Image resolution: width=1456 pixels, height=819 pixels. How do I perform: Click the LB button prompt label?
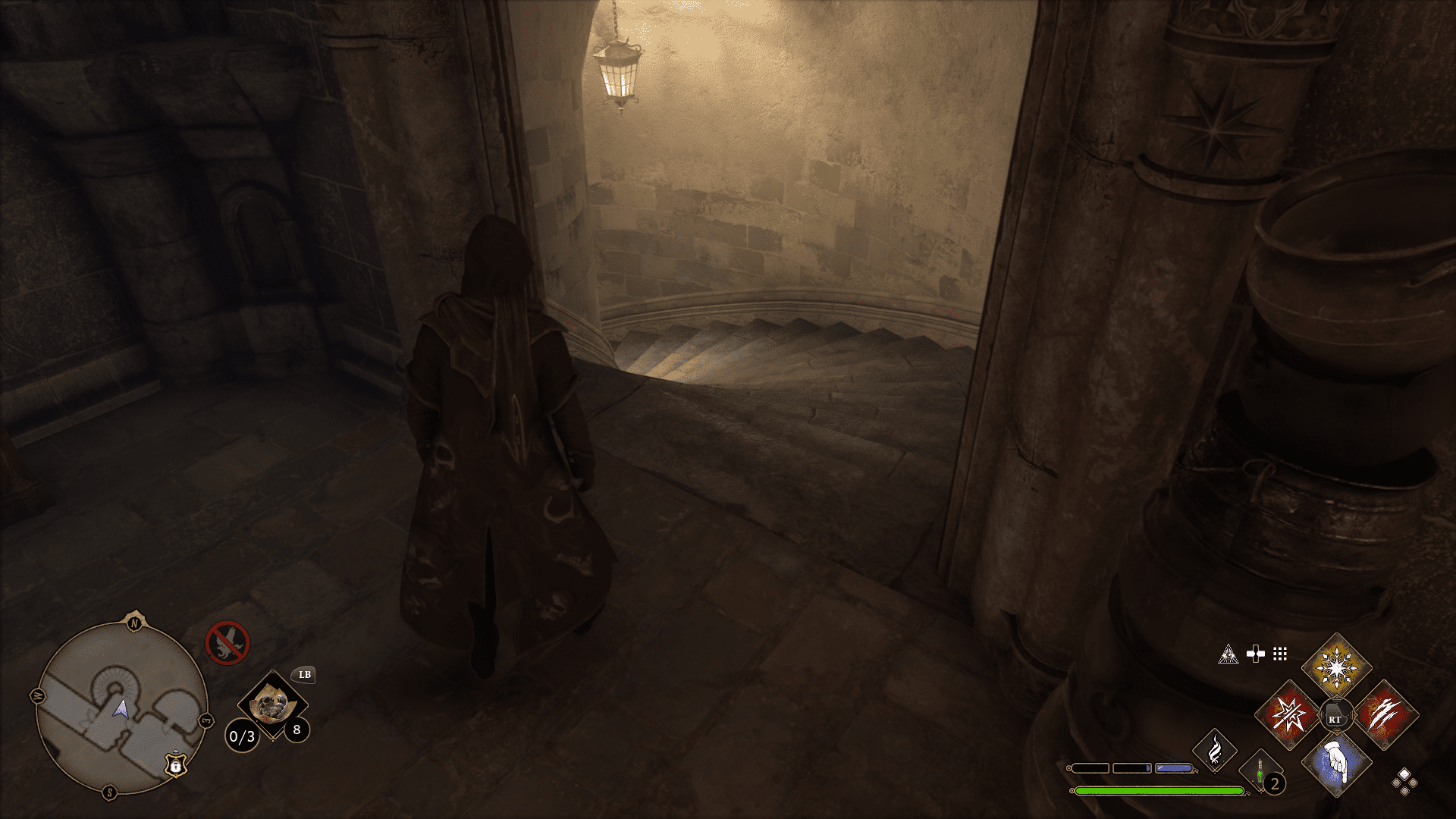(x=305, y=675)
